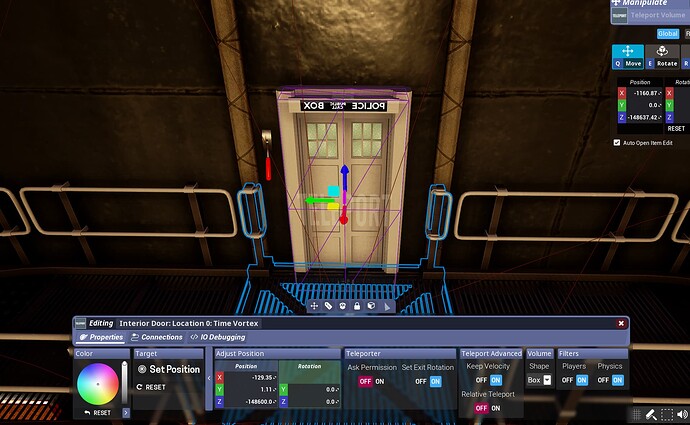Image resolution: width=690 pixels, height=425 pixels.
Task: Toggle the Relative Teleport switch
Action: [489, 408]
